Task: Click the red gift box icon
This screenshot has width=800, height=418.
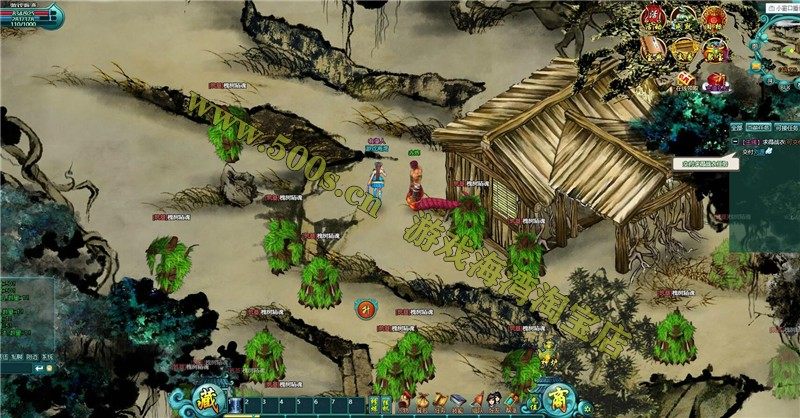Action: point(716,79)
